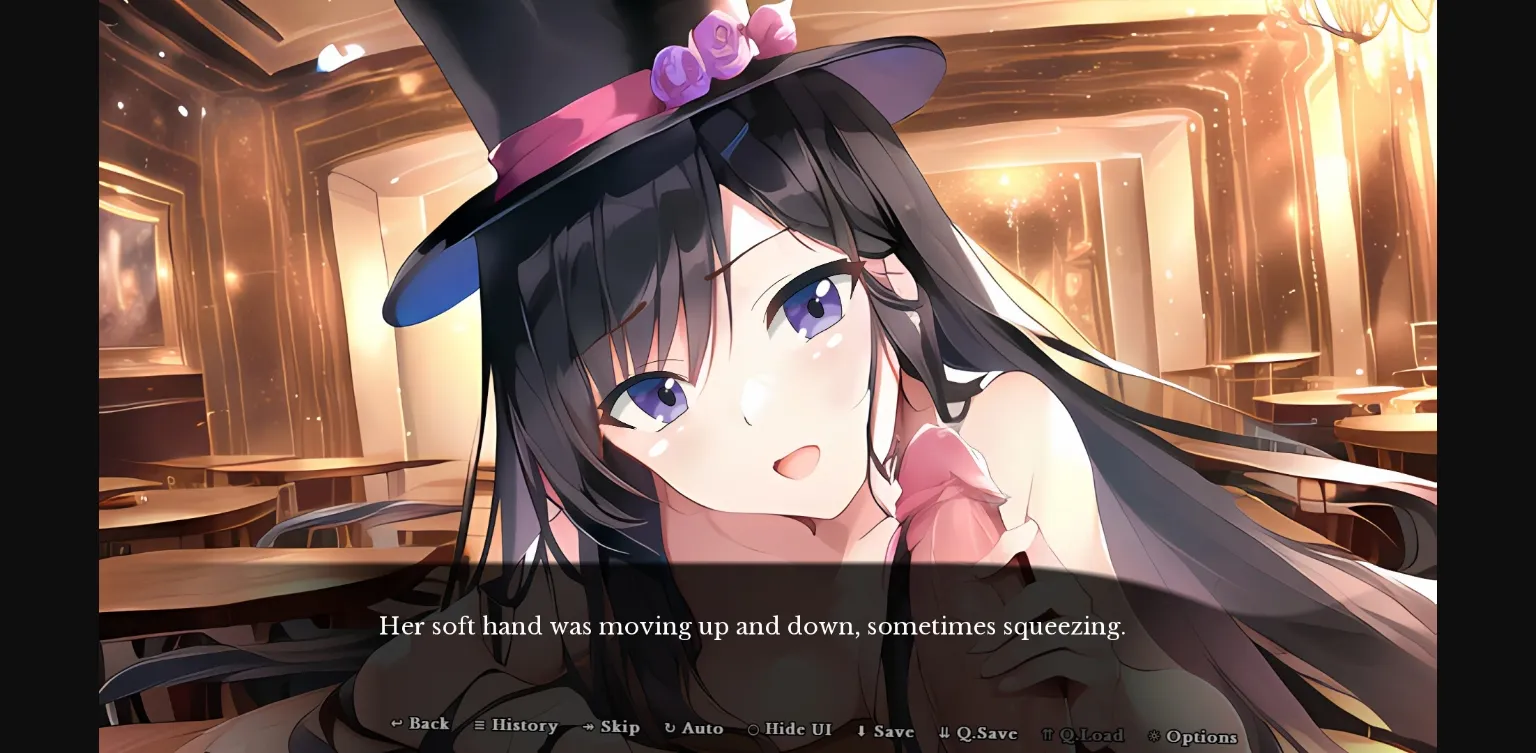Click the History list icon
The height and width of the screenshot is (753, 1536).
480,726
